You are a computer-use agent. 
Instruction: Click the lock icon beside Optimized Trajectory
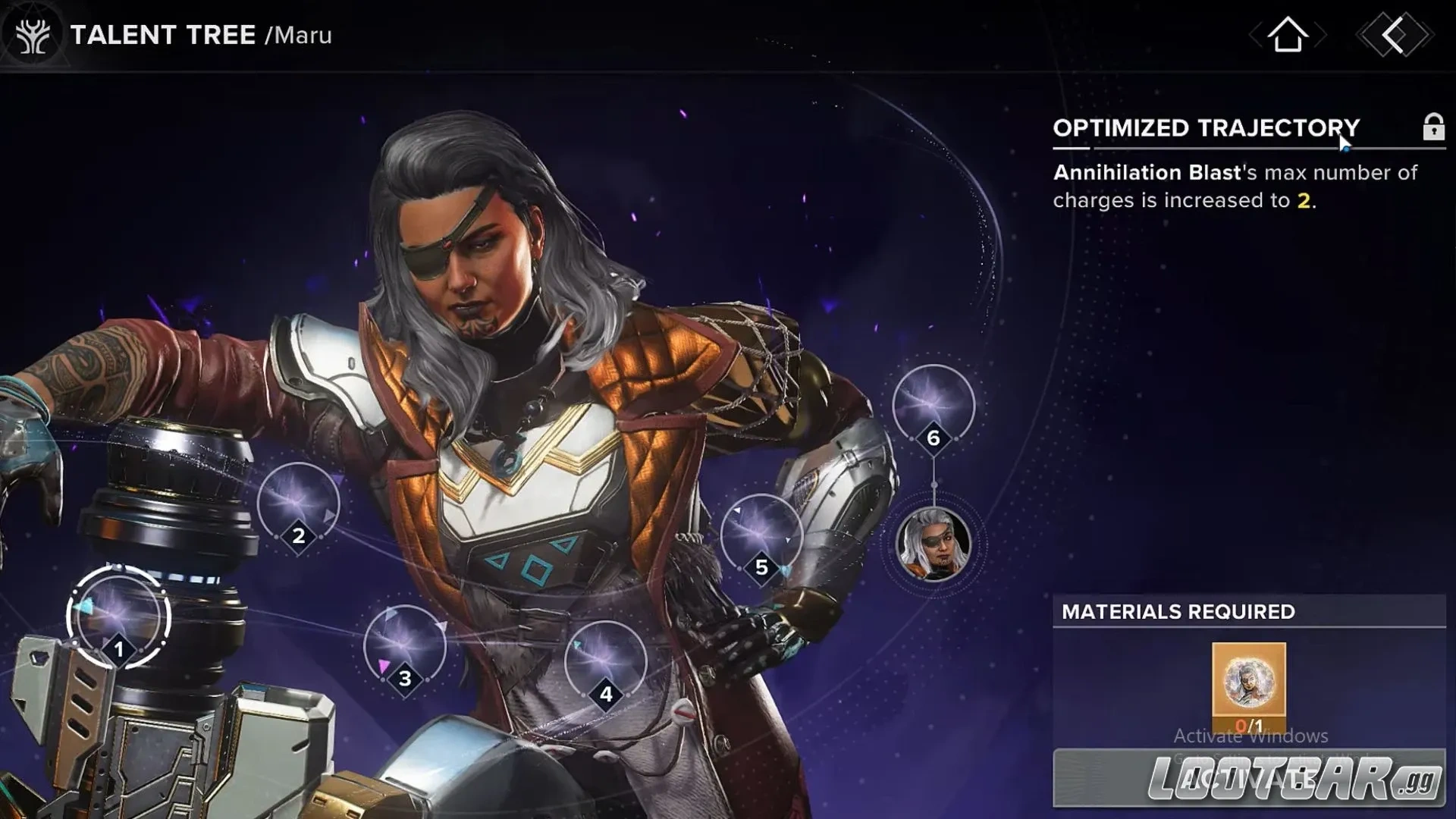coord(1432,127)
